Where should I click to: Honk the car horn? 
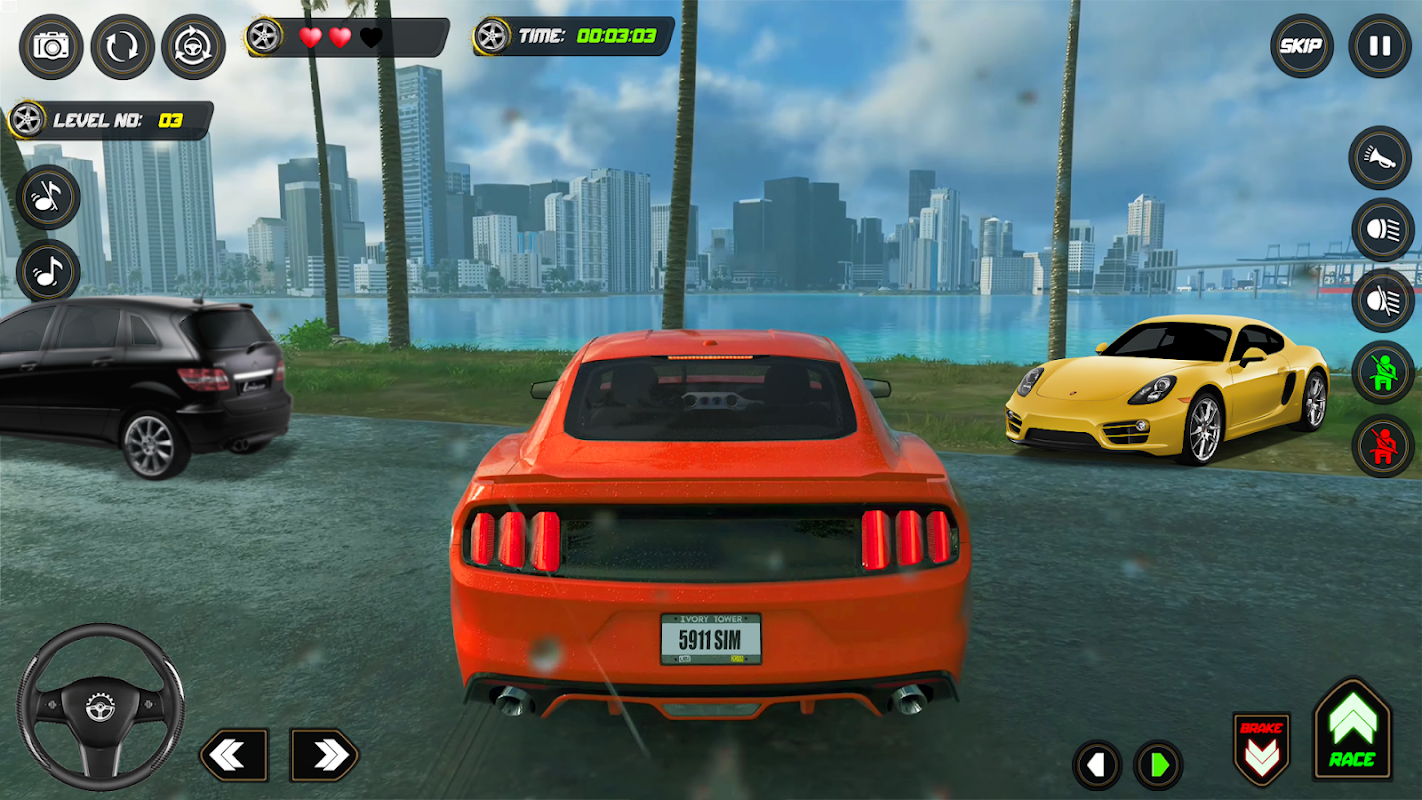point(1382,158)
